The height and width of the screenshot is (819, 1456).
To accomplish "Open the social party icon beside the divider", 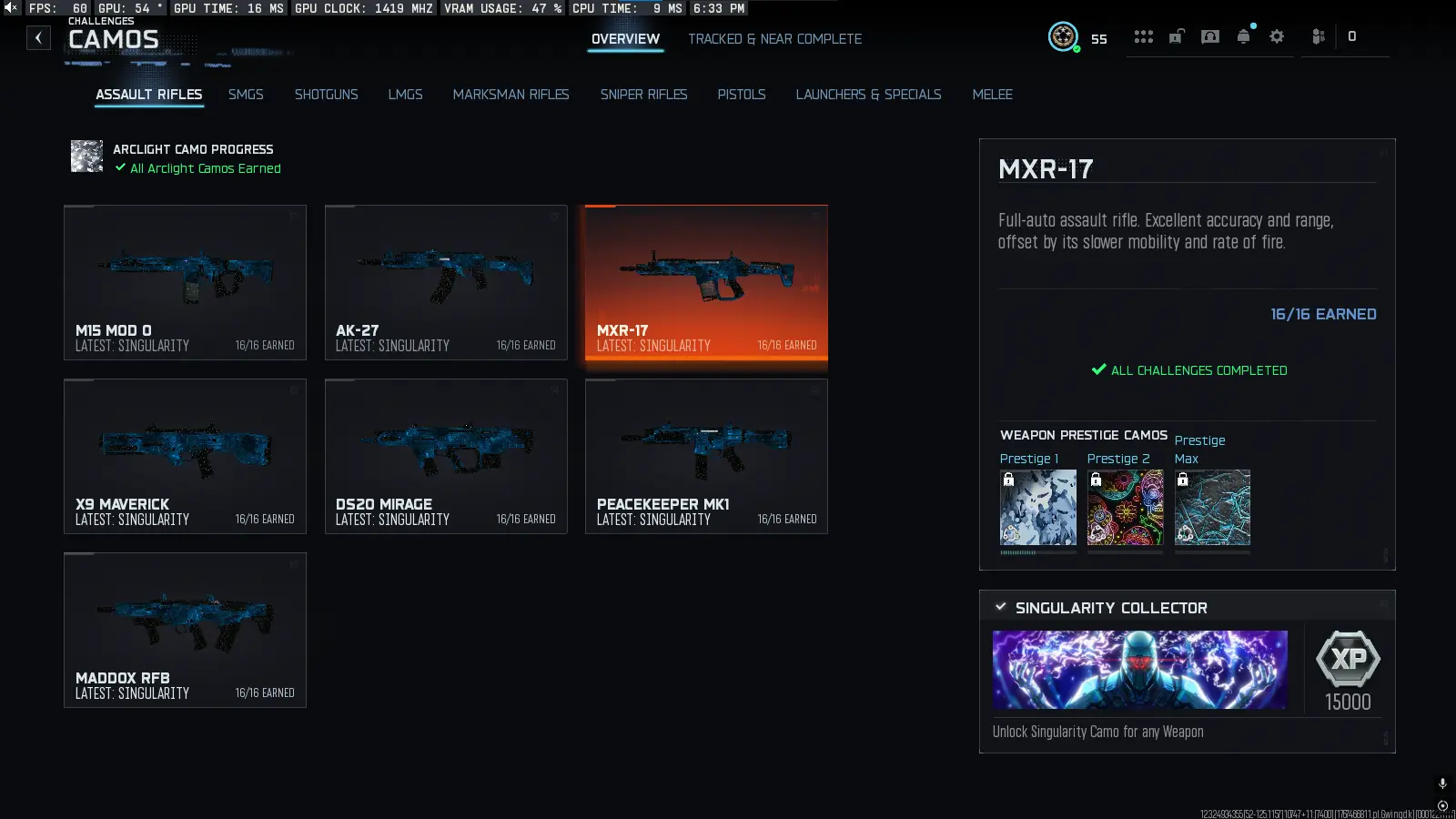I will (x=1316, y=36).
